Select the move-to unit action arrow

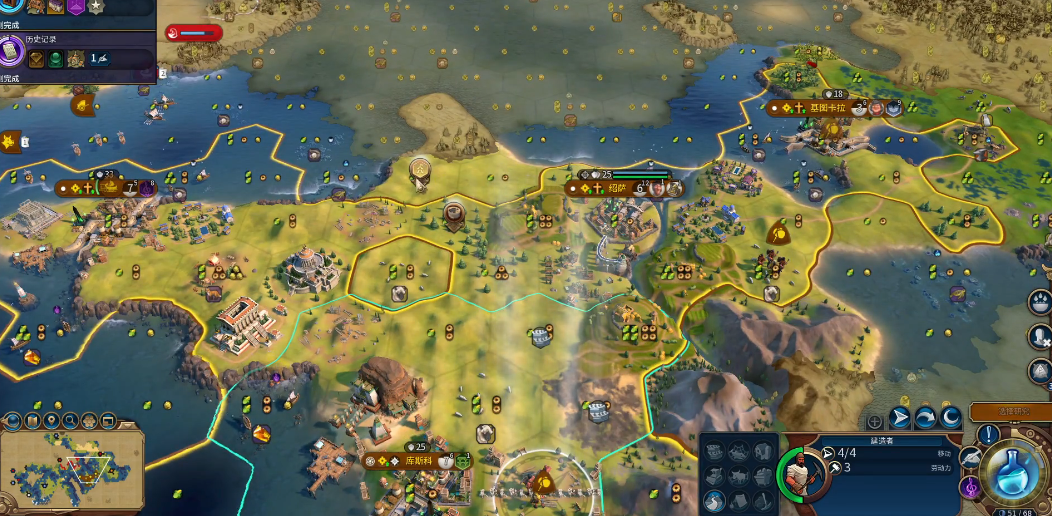tap(900, 418)
